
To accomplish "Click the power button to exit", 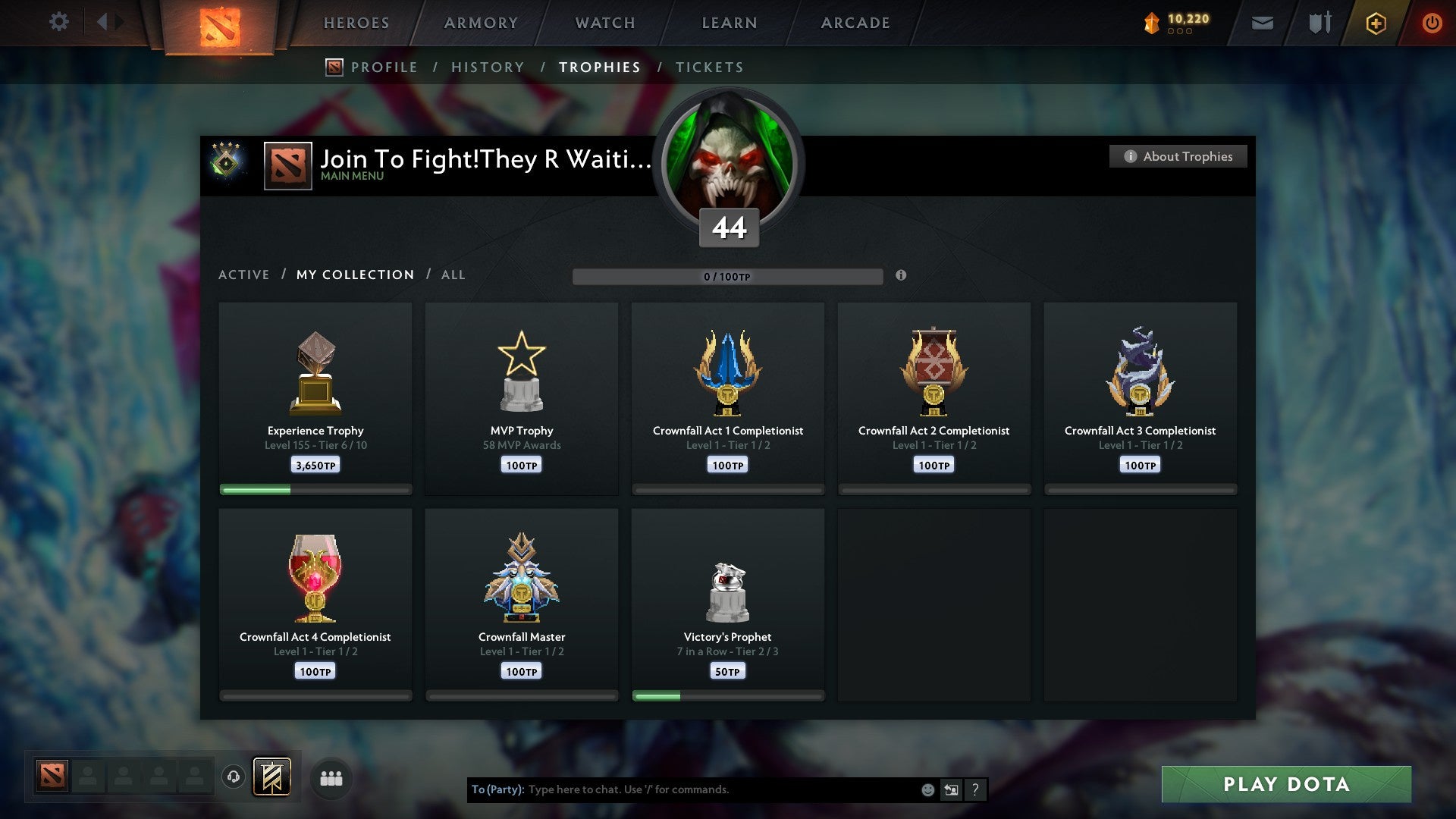I will [1432, 23].
